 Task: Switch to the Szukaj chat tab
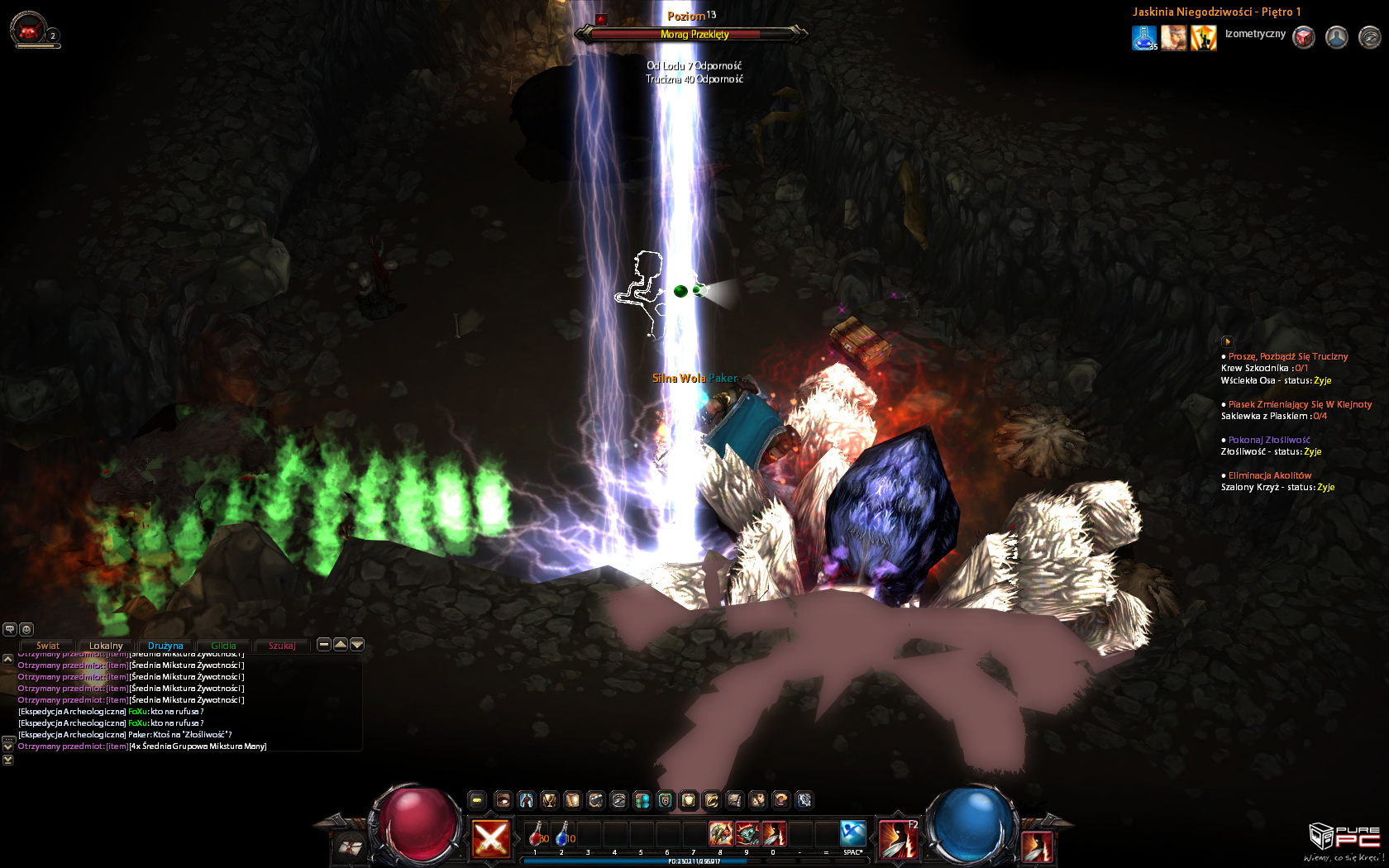coord(282,646)
